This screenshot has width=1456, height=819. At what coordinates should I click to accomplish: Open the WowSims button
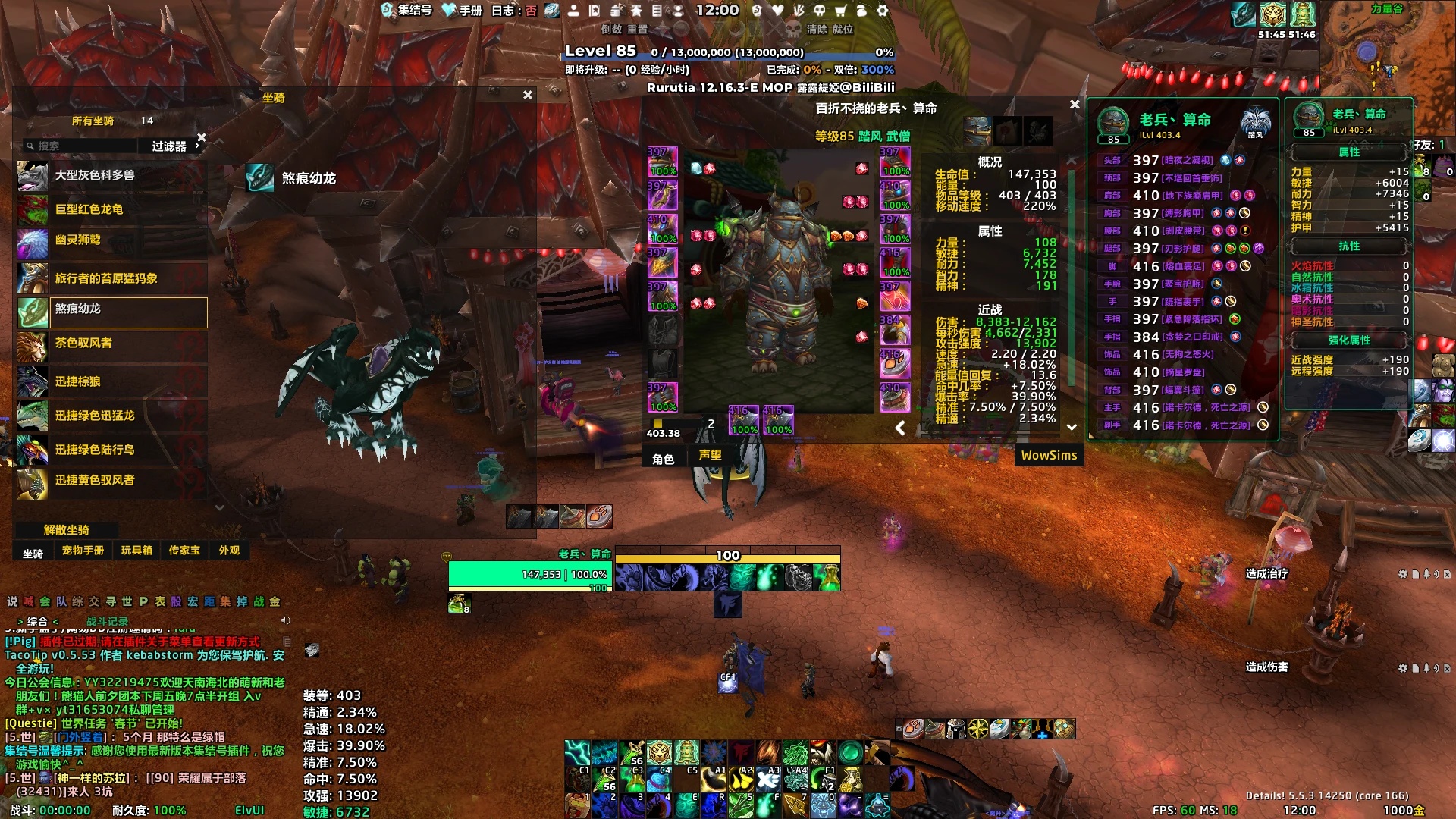pyautogui.click(x=1049, y=455)
